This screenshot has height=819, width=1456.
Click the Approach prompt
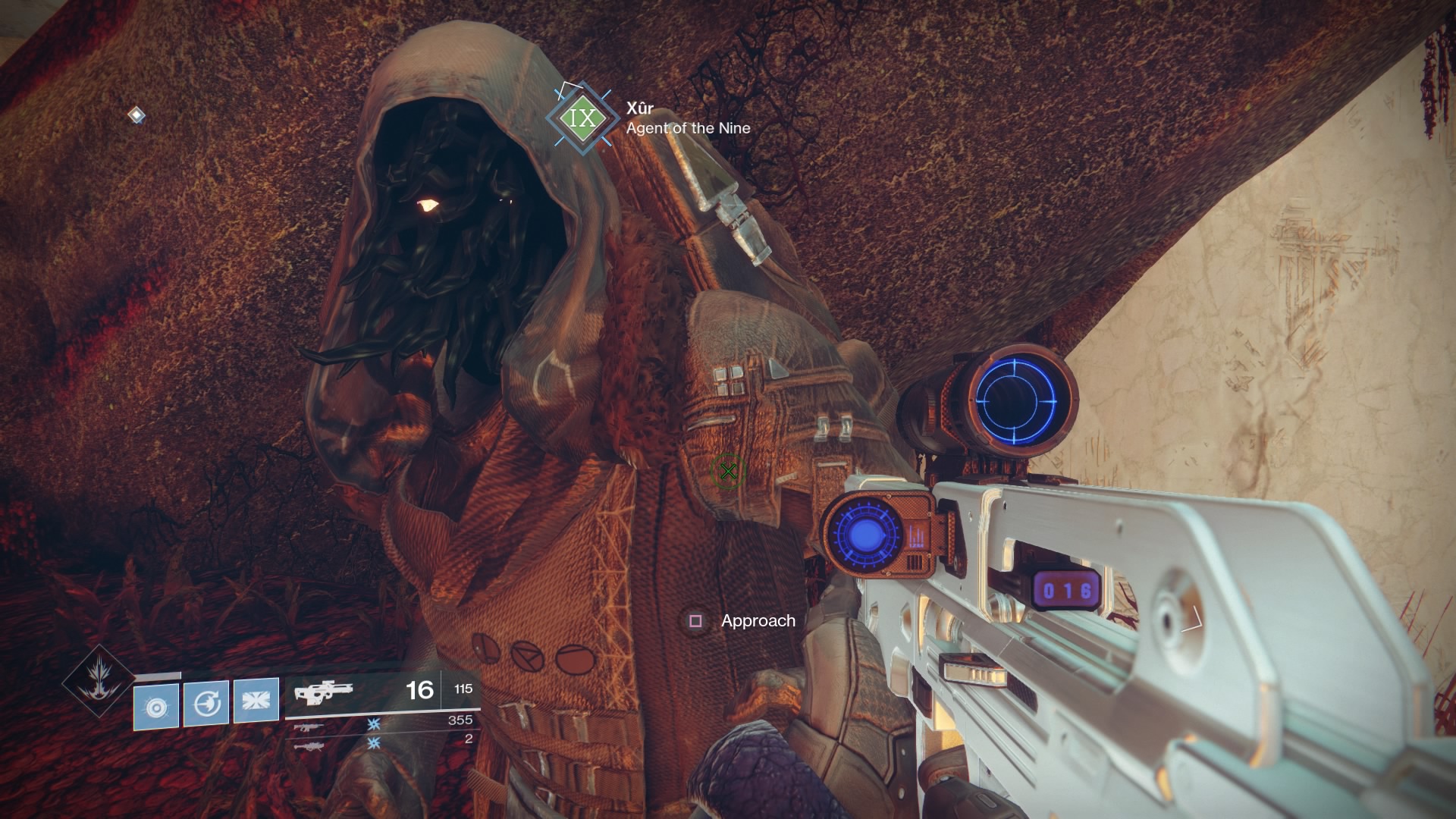[x=757, y=620]
